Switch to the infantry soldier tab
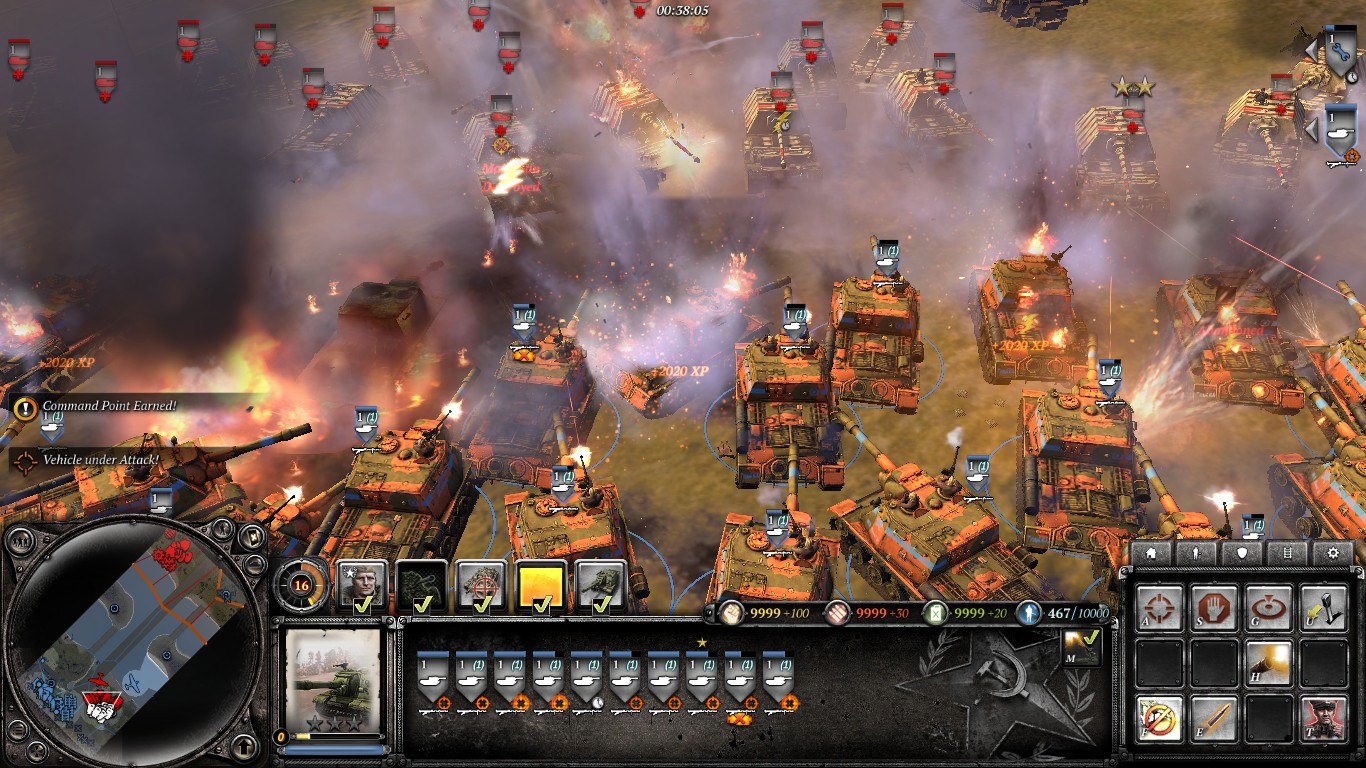The width and height of the screenshot is (1366, 768). point(1197,553)
